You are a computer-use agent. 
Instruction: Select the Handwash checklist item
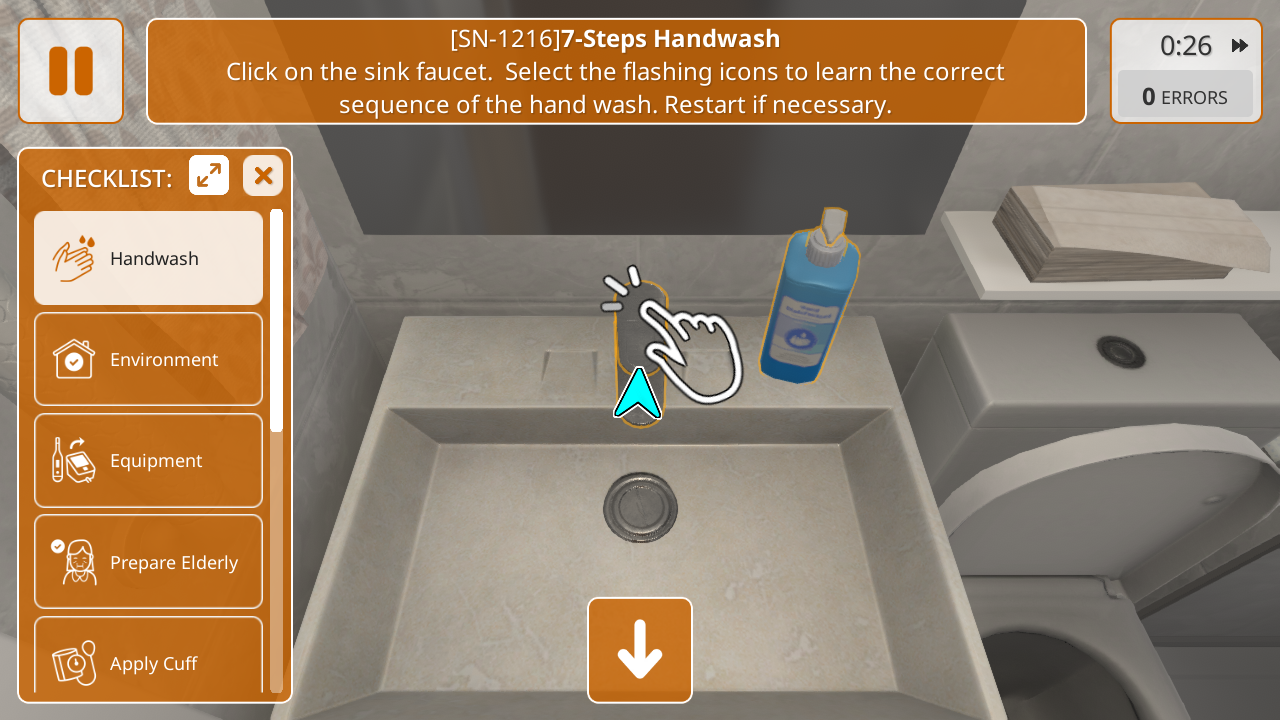click(149, 258)
